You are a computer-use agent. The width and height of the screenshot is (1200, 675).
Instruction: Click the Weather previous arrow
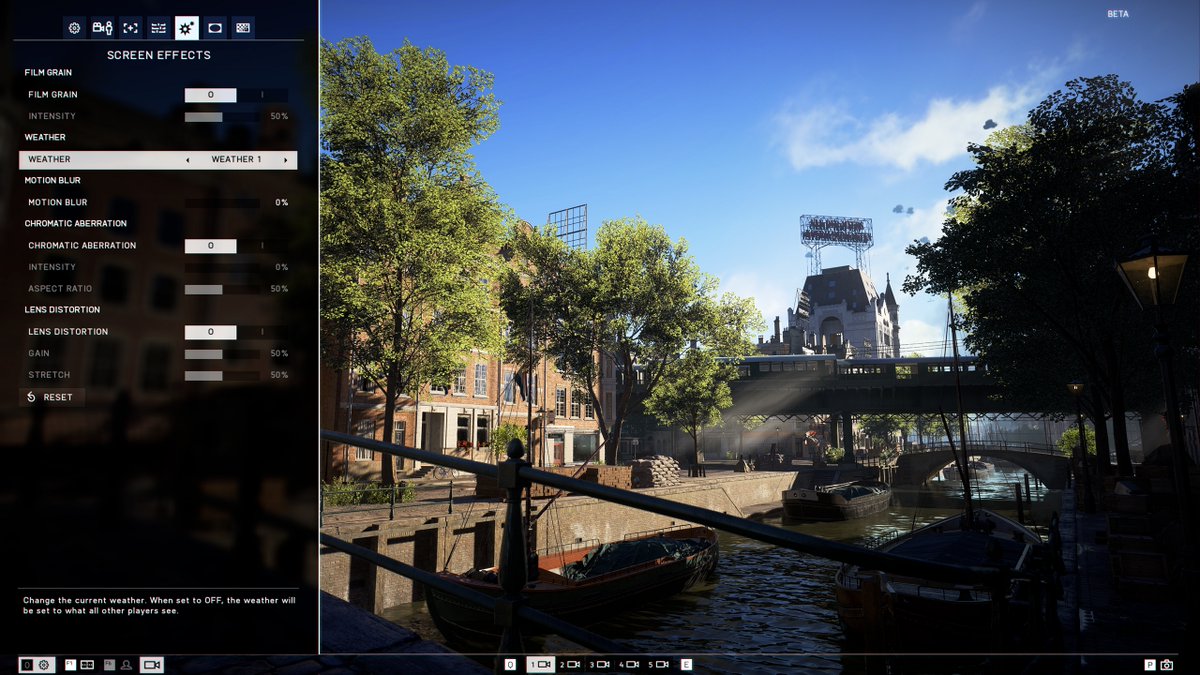[188, 160]
